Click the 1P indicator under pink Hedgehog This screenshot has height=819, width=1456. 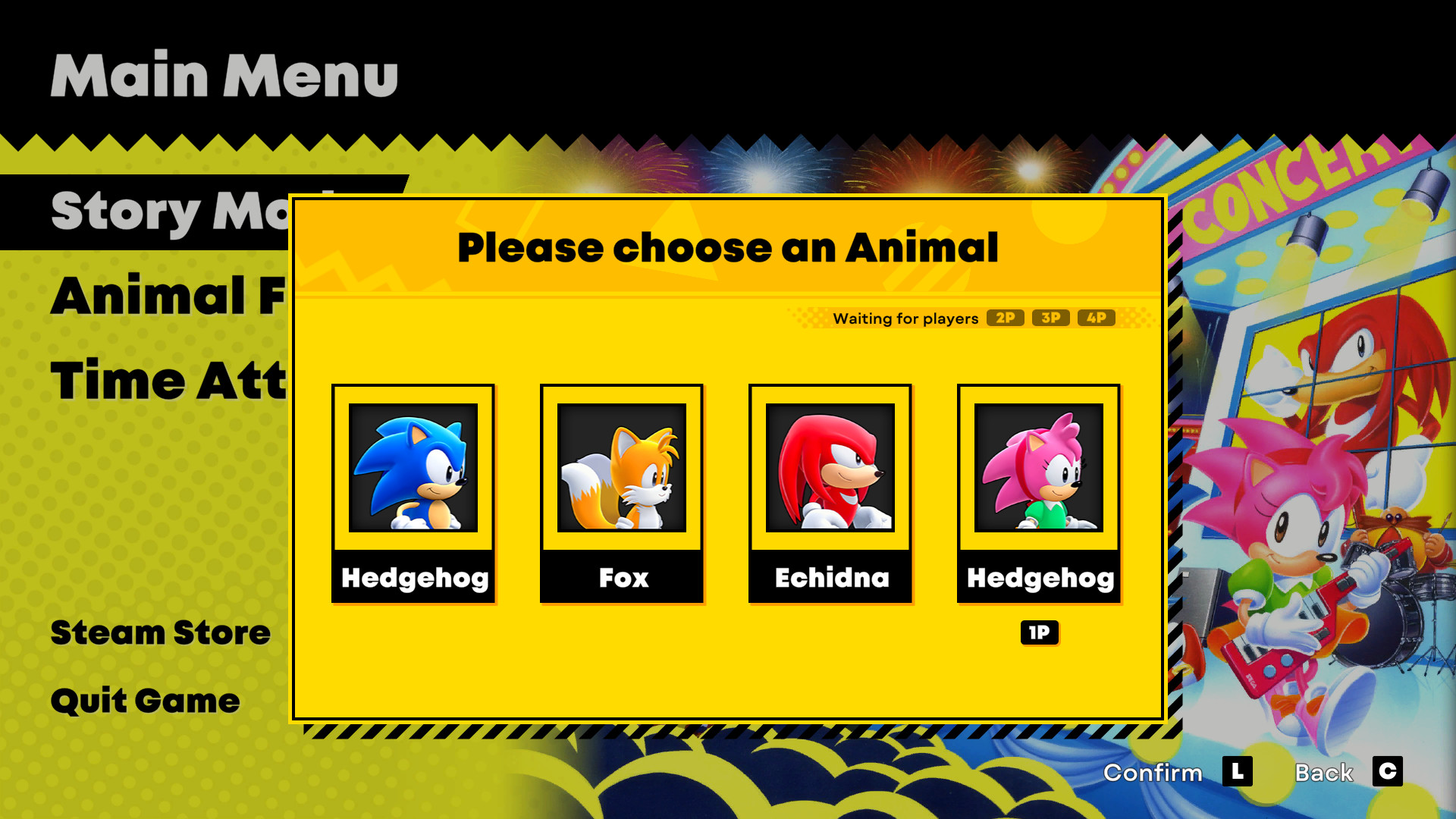pos(1039,632)
